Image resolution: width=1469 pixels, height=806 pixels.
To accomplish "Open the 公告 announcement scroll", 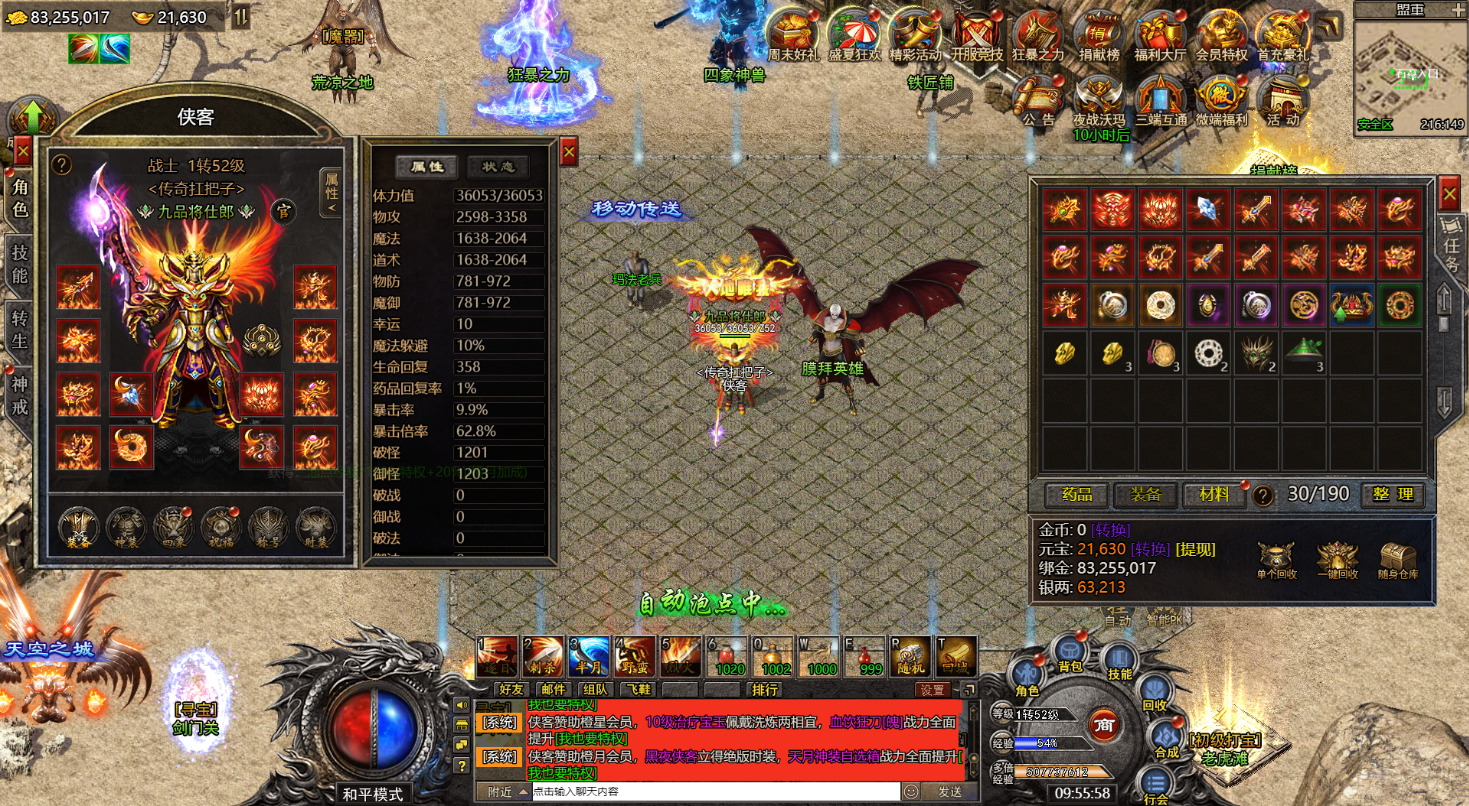I will (x=1039, y=100).
